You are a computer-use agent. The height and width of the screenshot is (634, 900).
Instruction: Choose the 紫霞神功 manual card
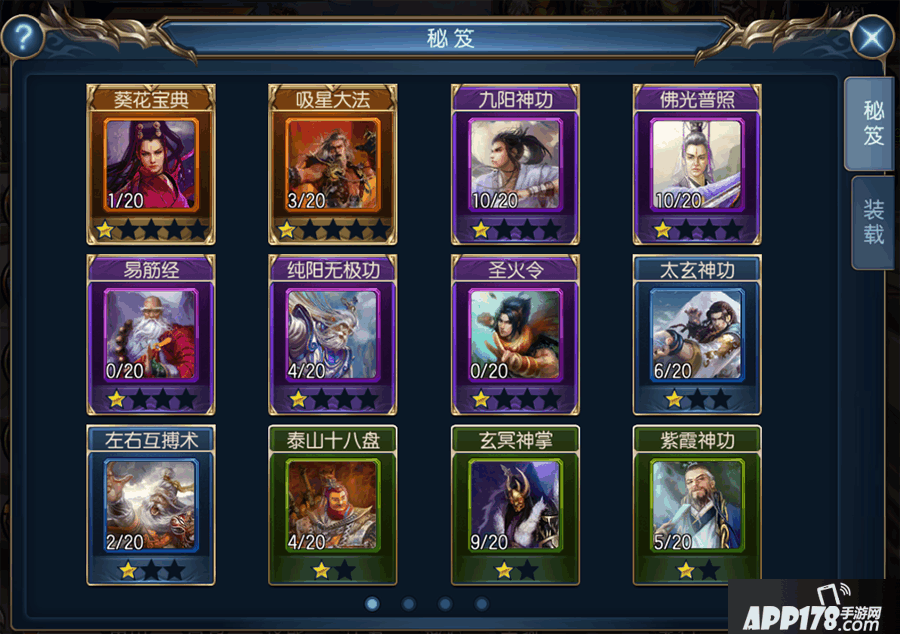[x=697, y=505]
